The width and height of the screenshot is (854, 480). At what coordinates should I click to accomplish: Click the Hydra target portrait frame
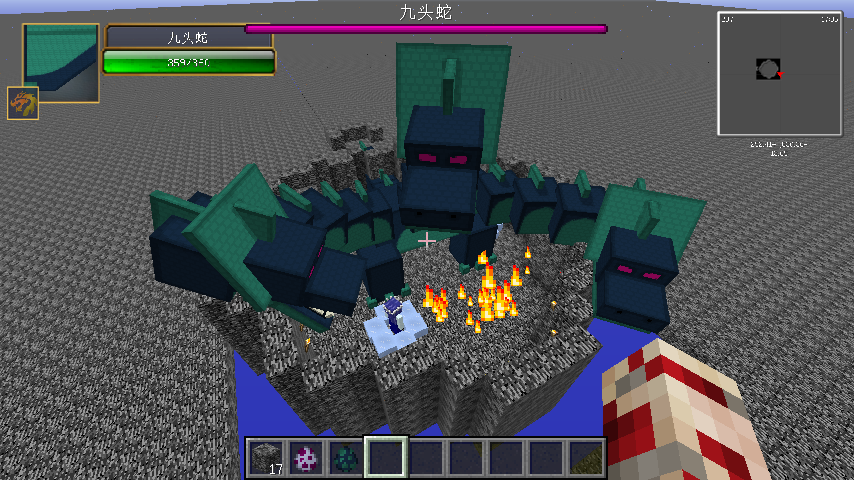[x=61, y=62]
